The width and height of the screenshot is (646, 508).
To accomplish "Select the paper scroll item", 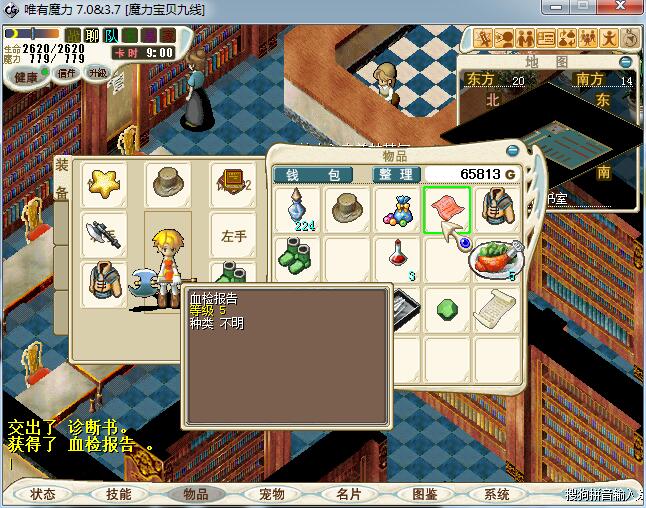I will 495,308.
